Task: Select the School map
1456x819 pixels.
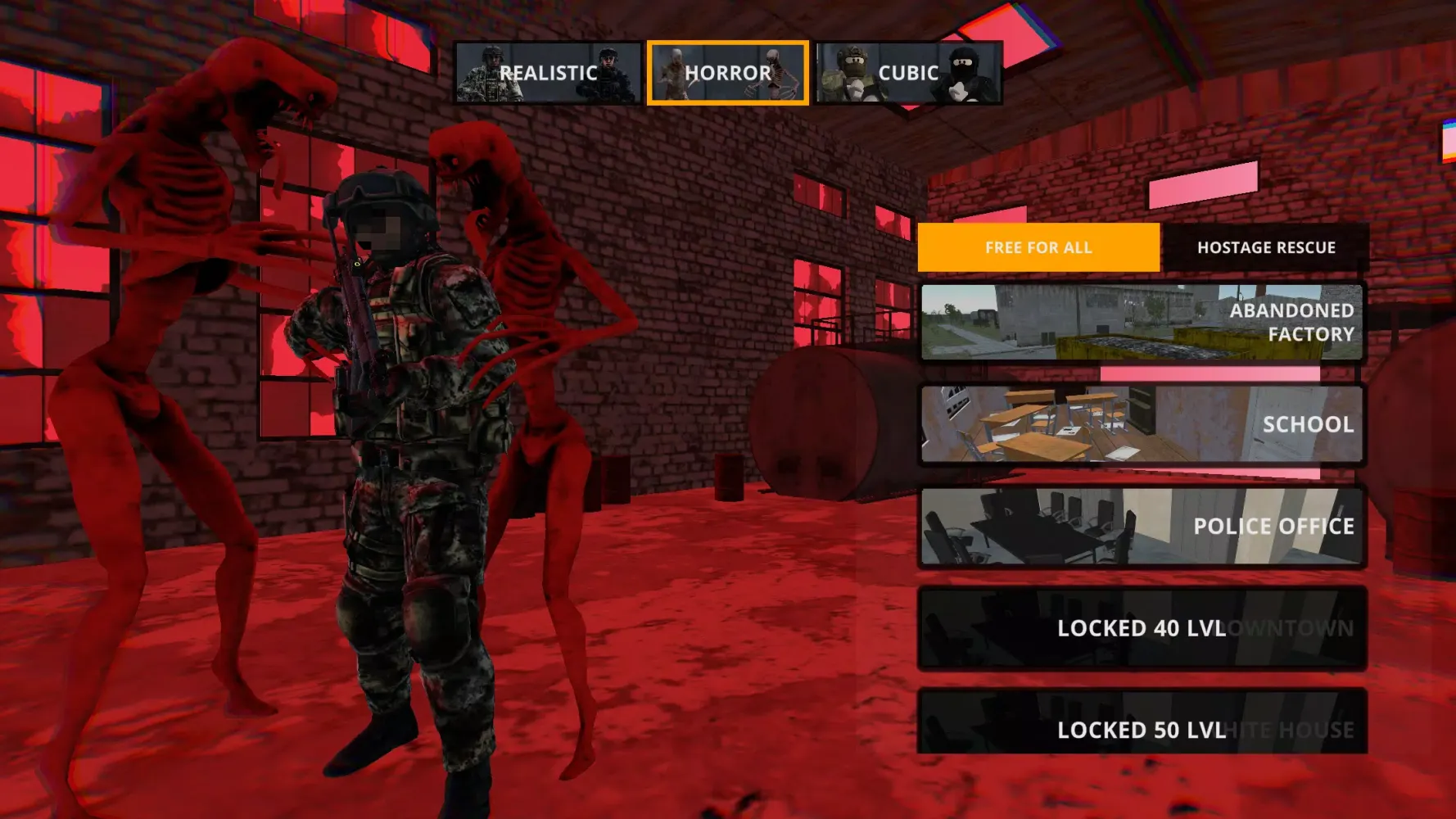Action: 1142,425
